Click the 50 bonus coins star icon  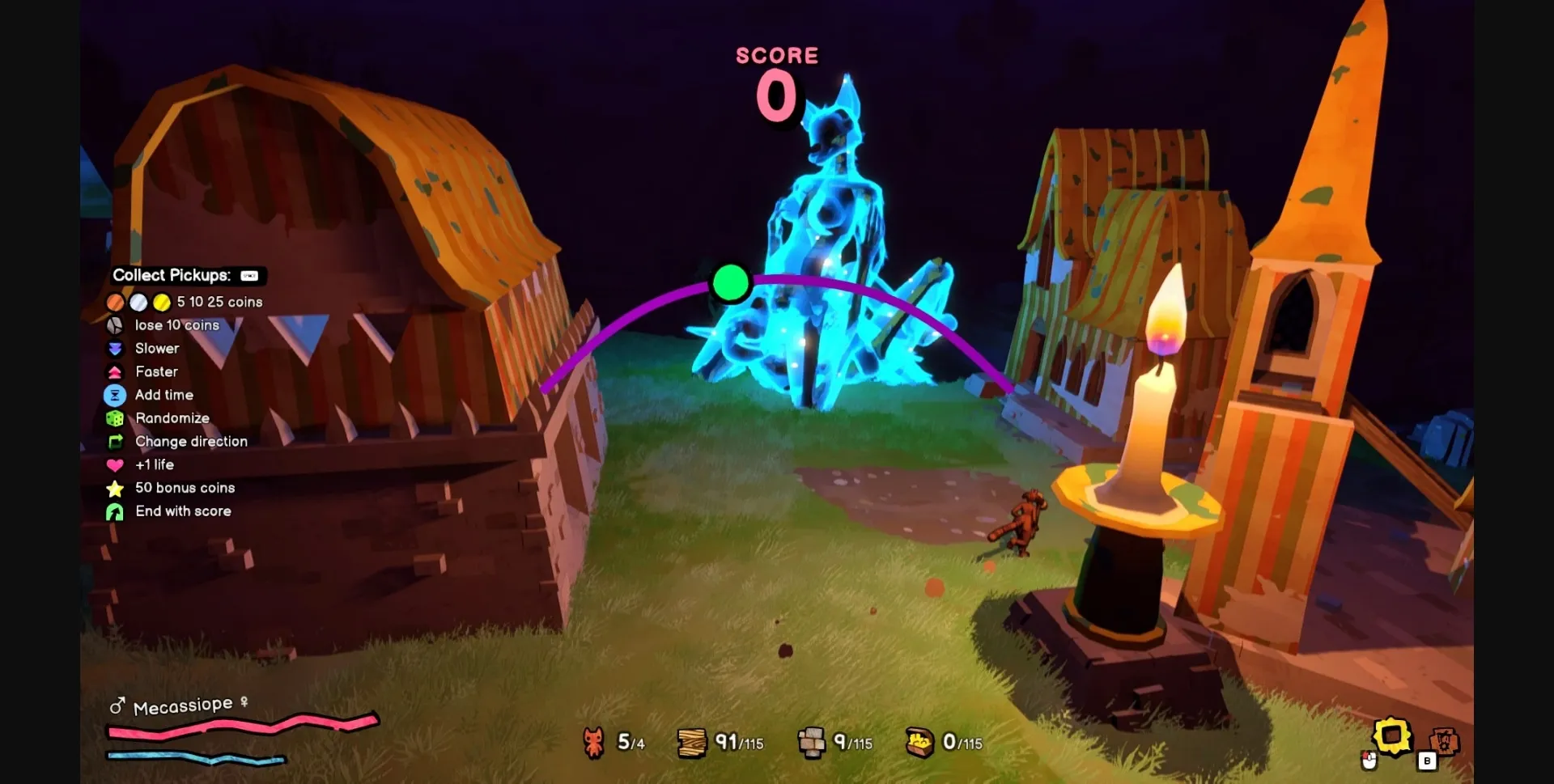(115, 489)
